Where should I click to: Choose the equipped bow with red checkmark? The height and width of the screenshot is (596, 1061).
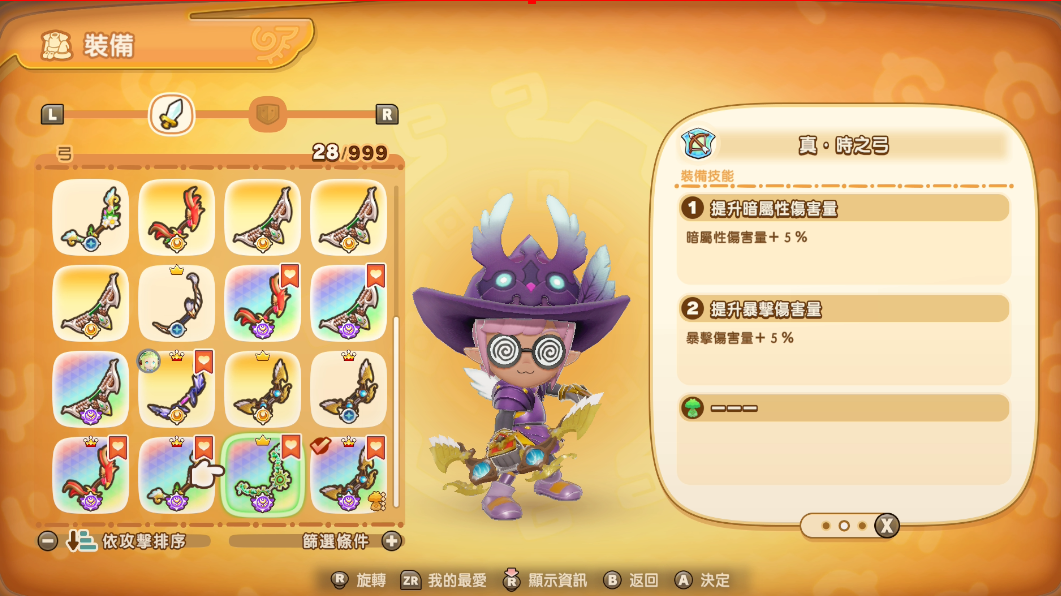[x=348, y=475]
